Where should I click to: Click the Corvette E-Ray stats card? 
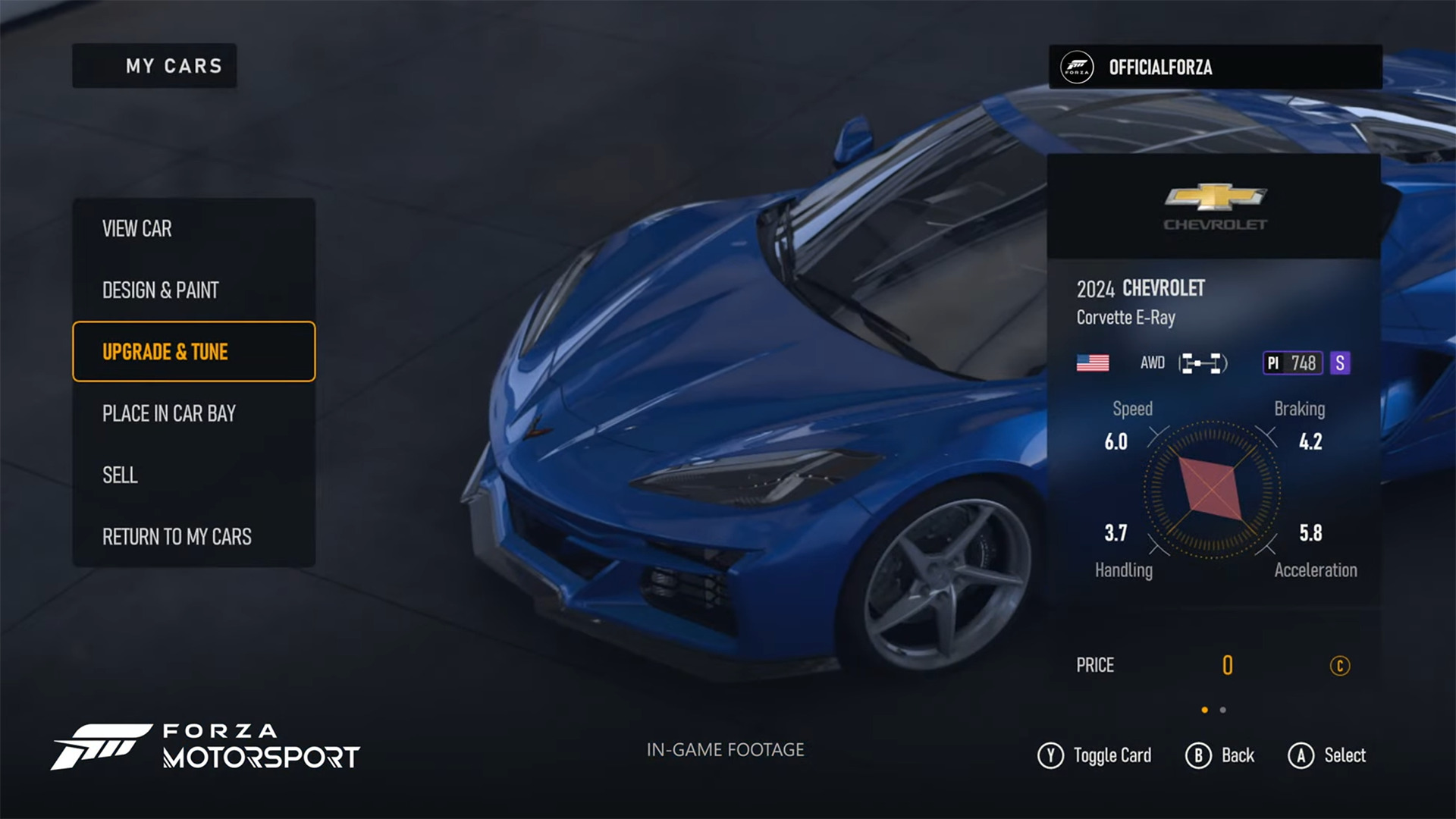(1213, 425)
